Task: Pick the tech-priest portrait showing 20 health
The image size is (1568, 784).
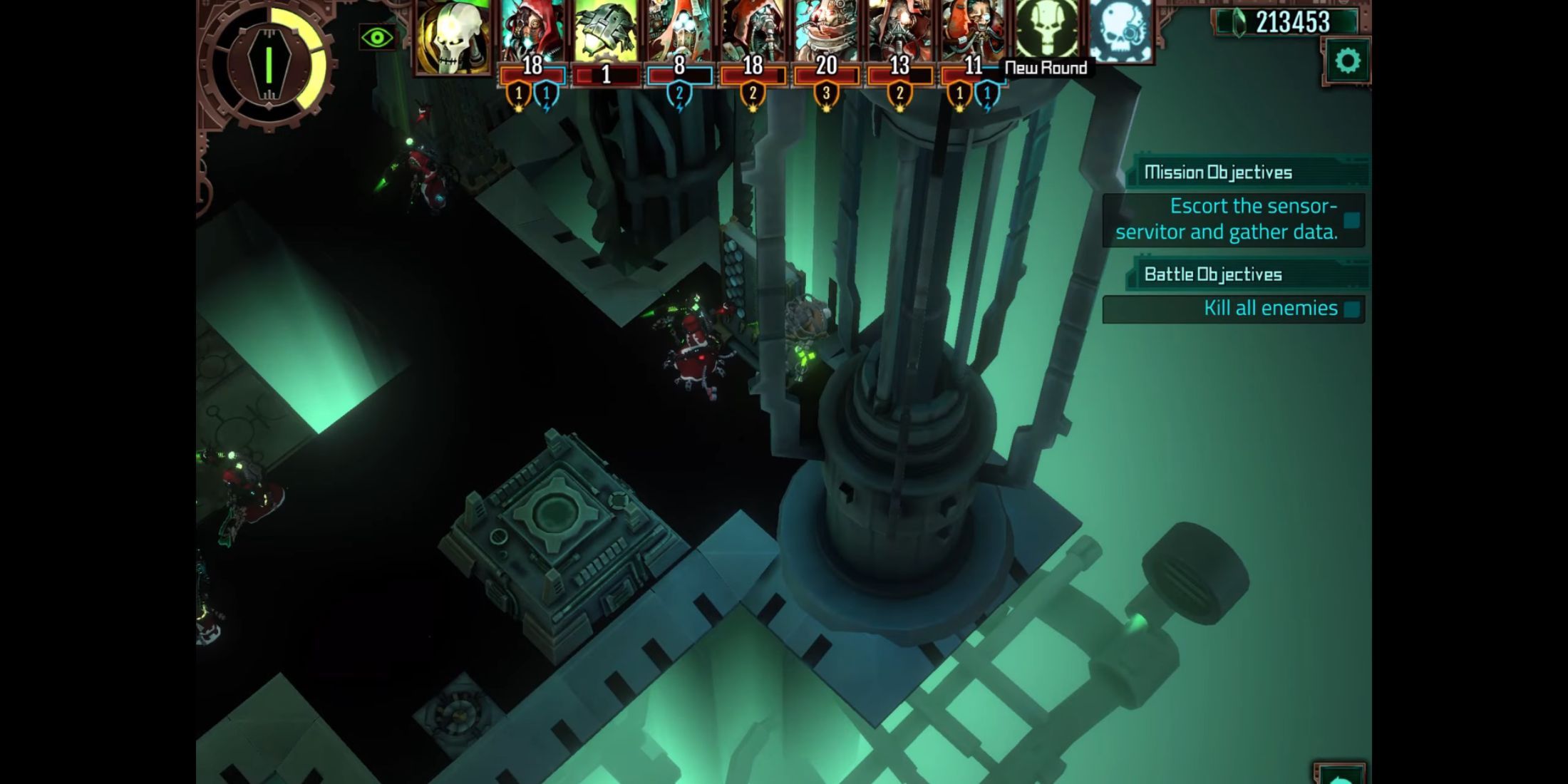Action: (826, 32)
